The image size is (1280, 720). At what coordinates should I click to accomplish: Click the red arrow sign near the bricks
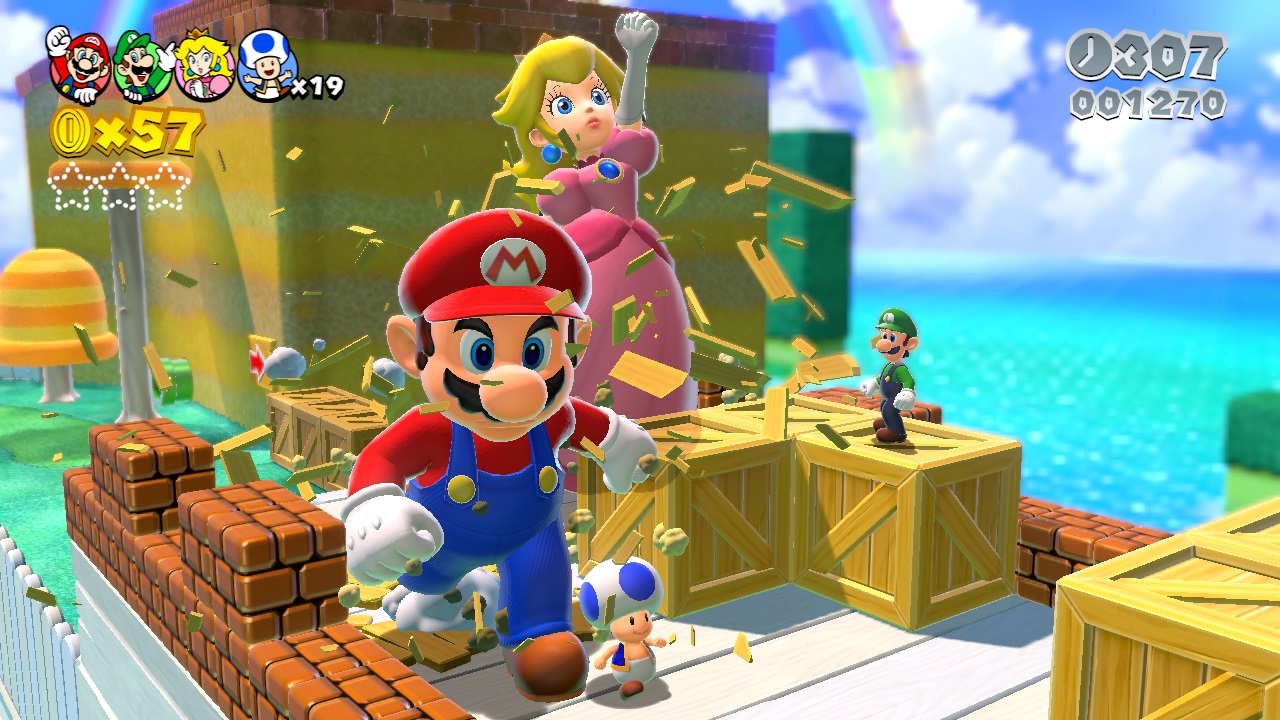(258, 362)
